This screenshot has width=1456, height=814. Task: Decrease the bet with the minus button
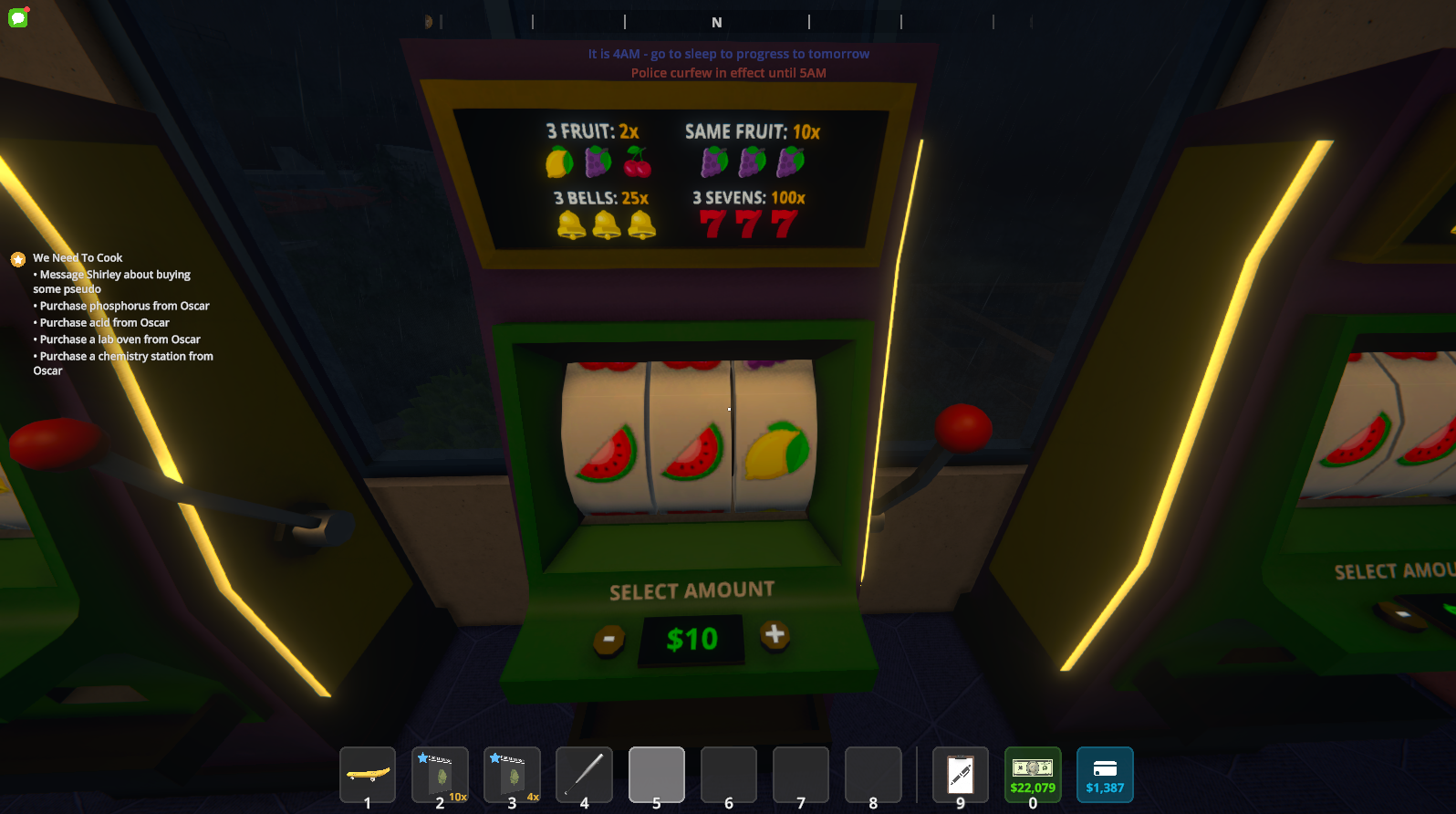click(x=608, y=639)
